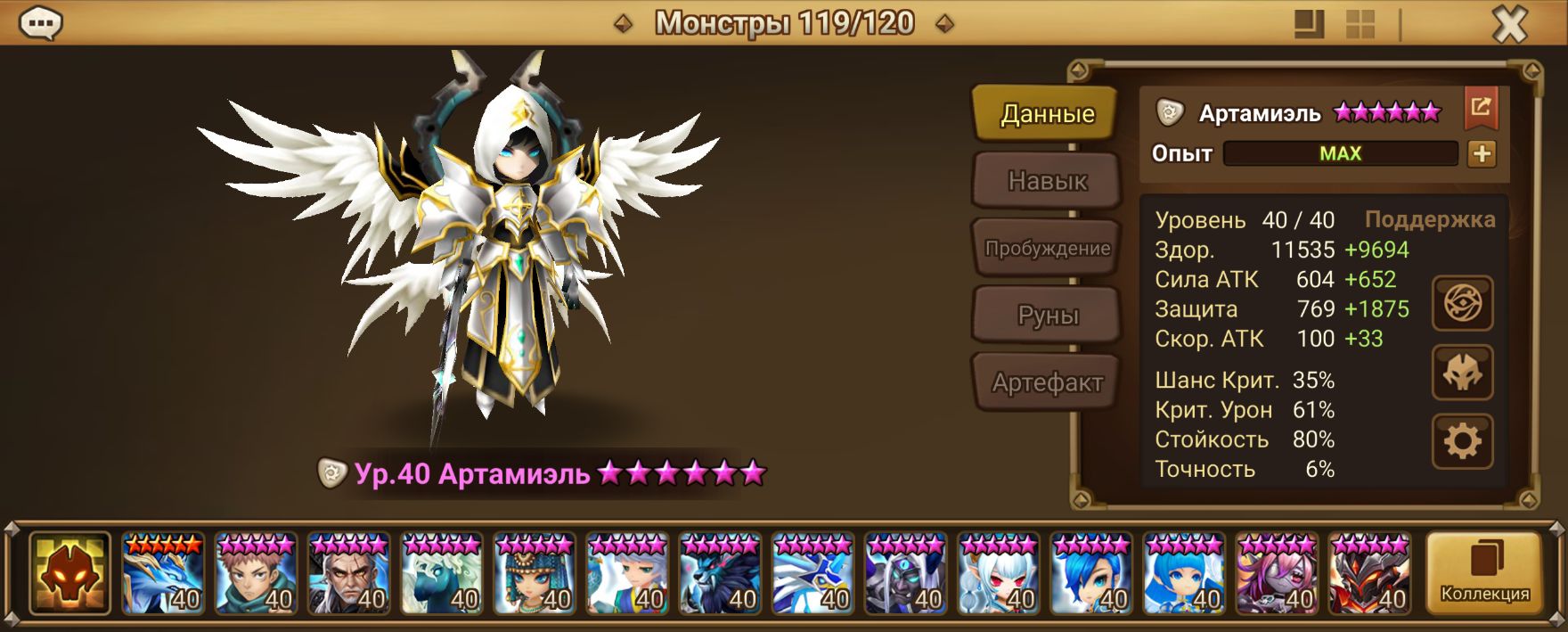Viewport: 1568px width, 632px height.
Task: Choose the blue dragon monster thumbnail
Action: (x=163, y=573)
